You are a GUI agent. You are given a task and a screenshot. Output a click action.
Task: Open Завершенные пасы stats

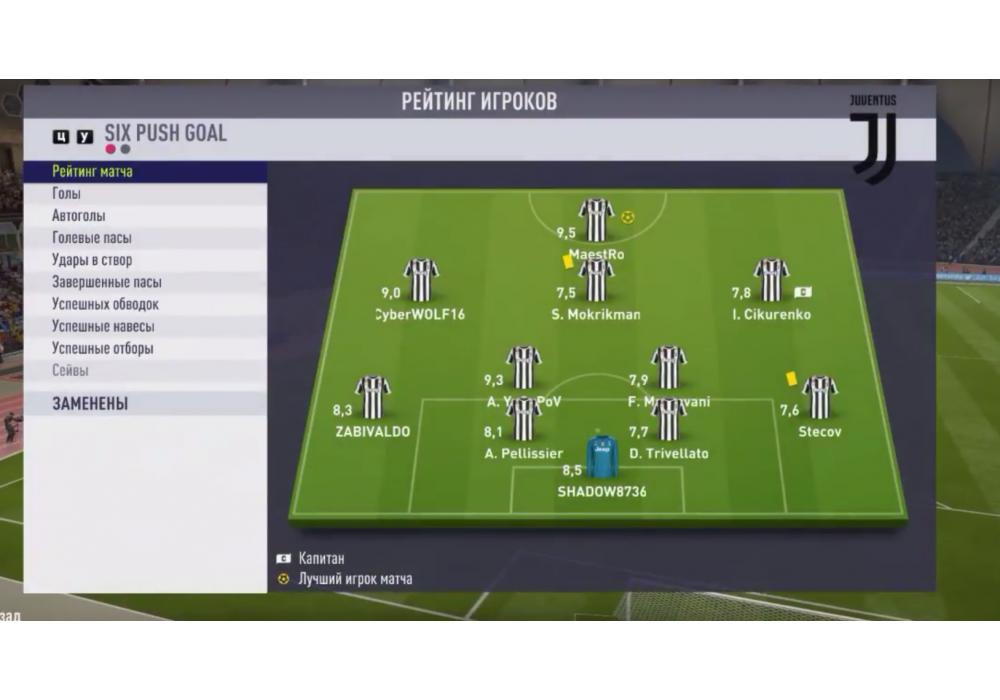point(107,282)
